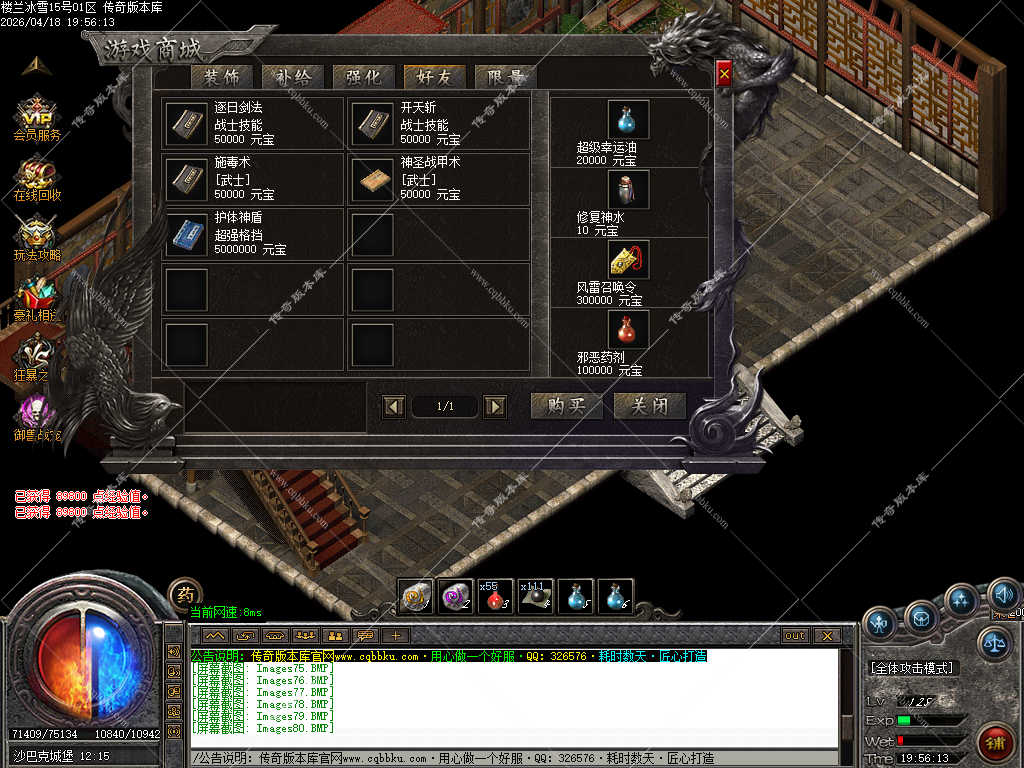Open the 在线回收 recycle icon
The width and height of the screenshot is (1024, 768).
pyautogui.click(x=37, y=178)
